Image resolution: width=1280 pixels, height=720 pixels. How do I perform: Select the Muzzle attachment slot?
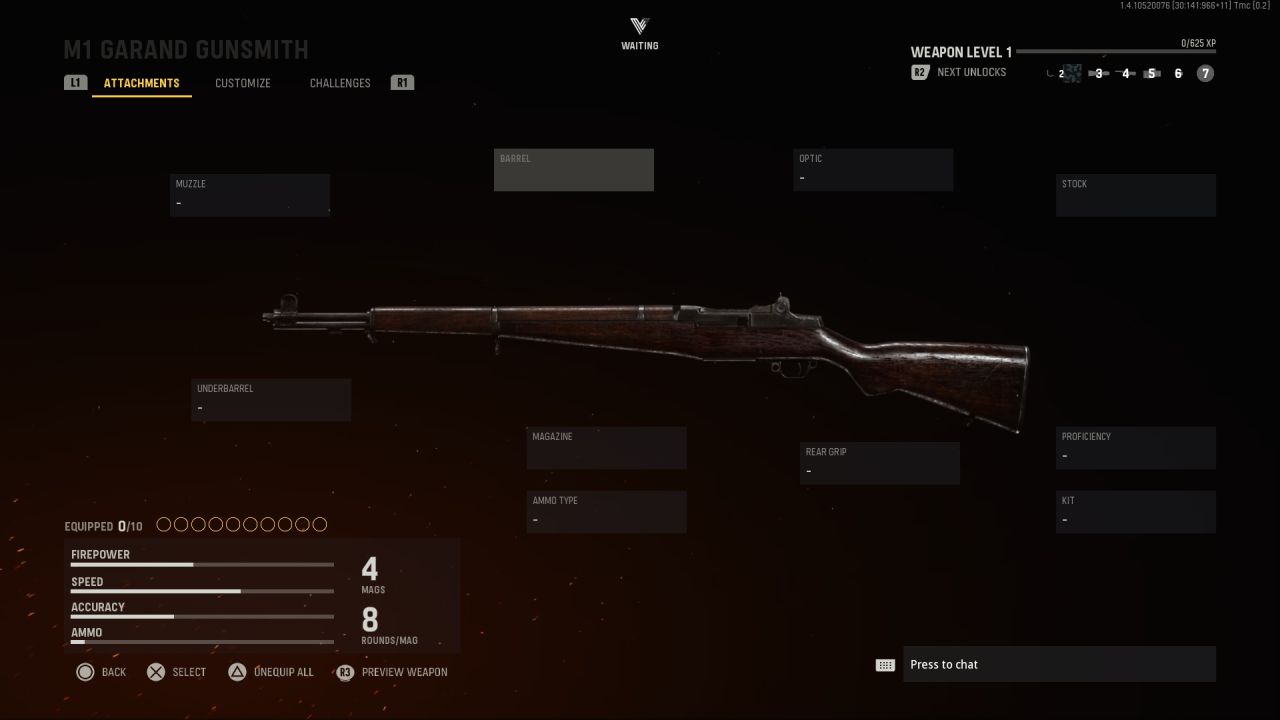click(250, 195)
